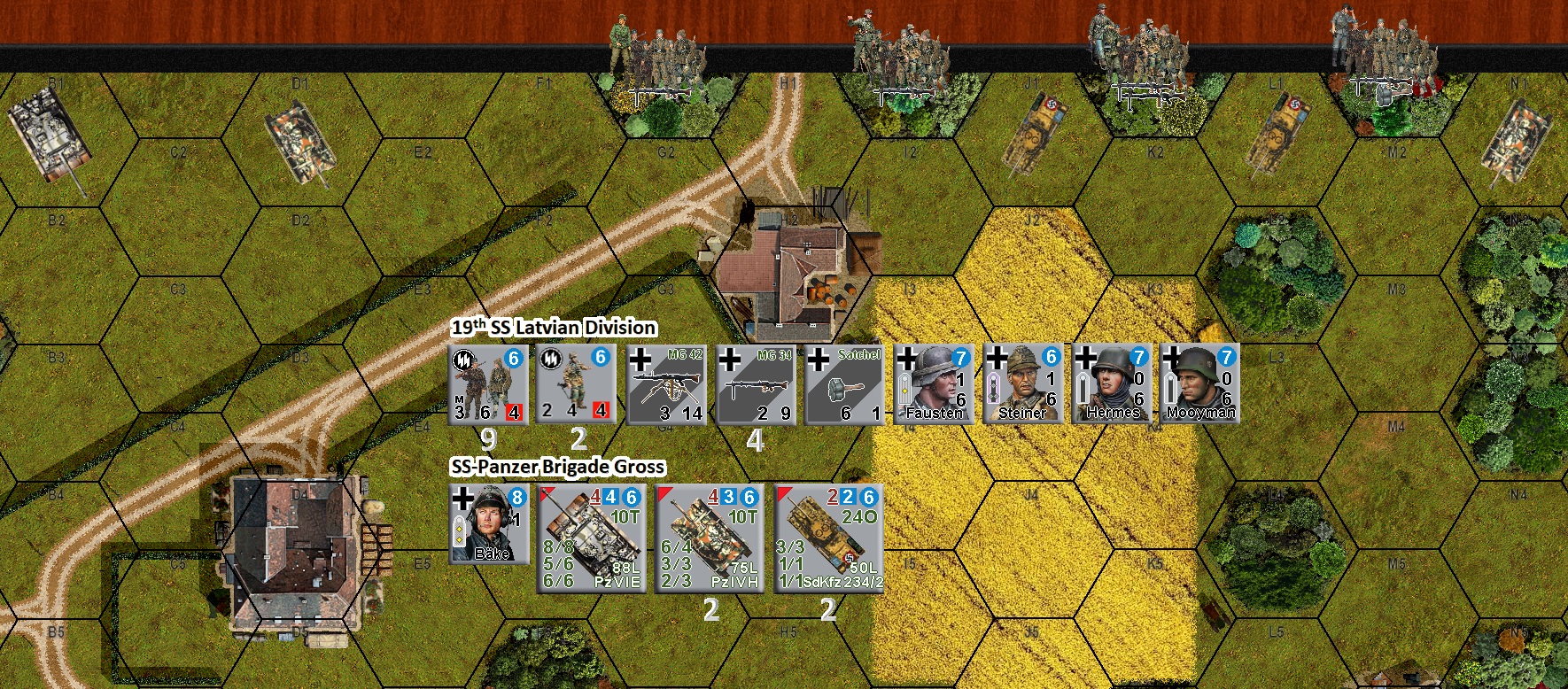Click the SdKfz 234/2 armored car counter
This screenshot has height=689, width=1568.
pyautogui.click(x=826, y=540)
